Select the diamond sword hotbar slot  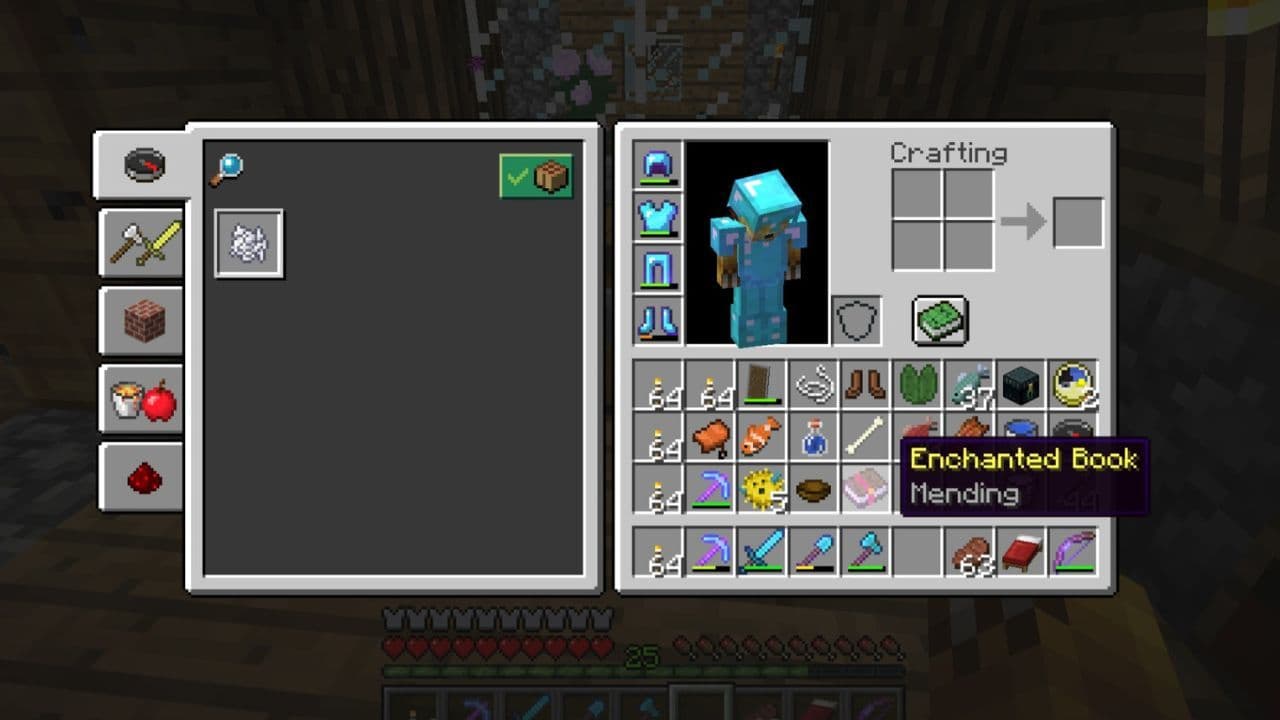[762, 553]
